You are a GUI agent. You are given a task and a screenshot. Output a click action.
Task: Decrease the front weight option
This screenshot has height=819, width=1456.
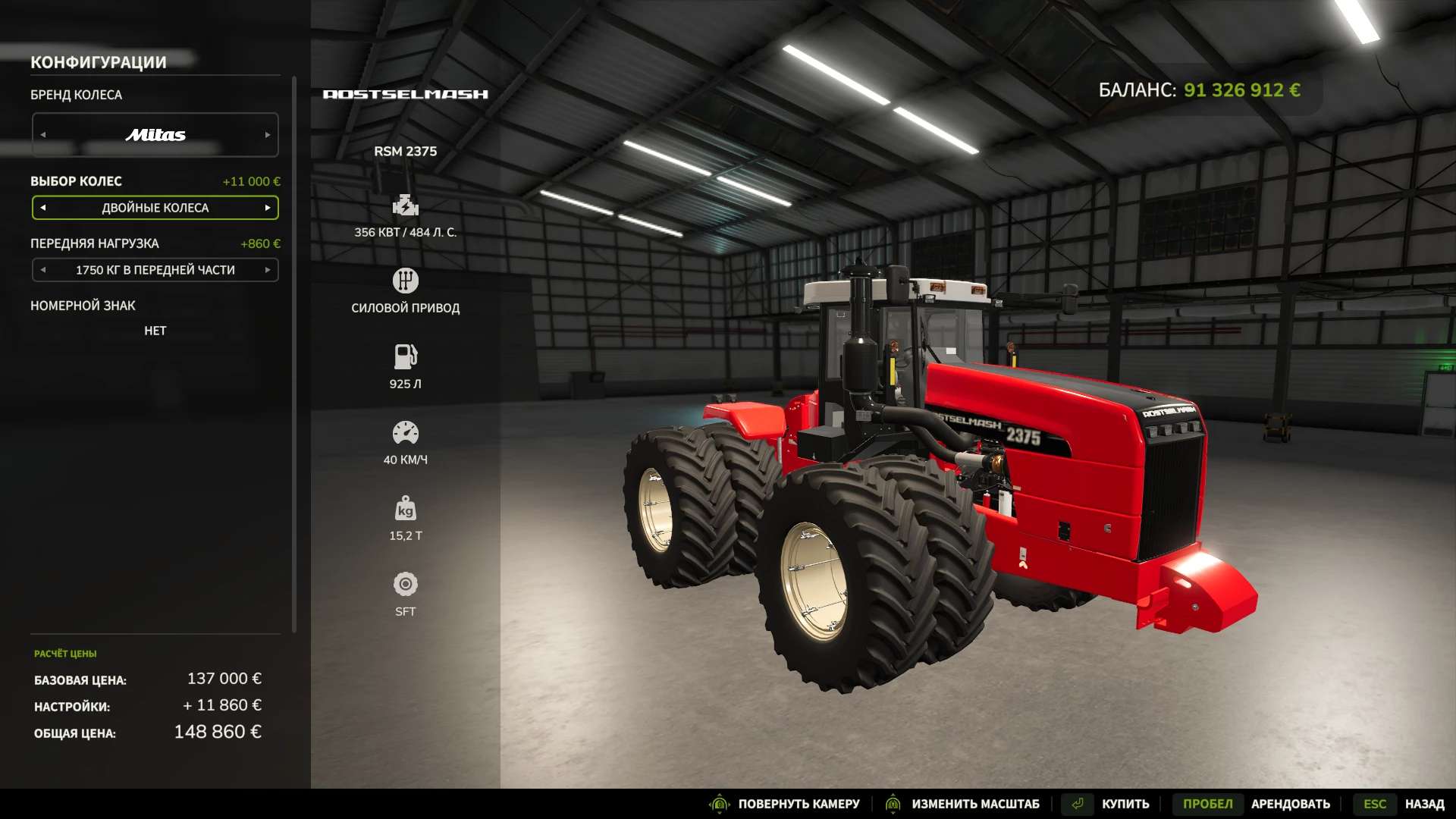tap(43, 270)
